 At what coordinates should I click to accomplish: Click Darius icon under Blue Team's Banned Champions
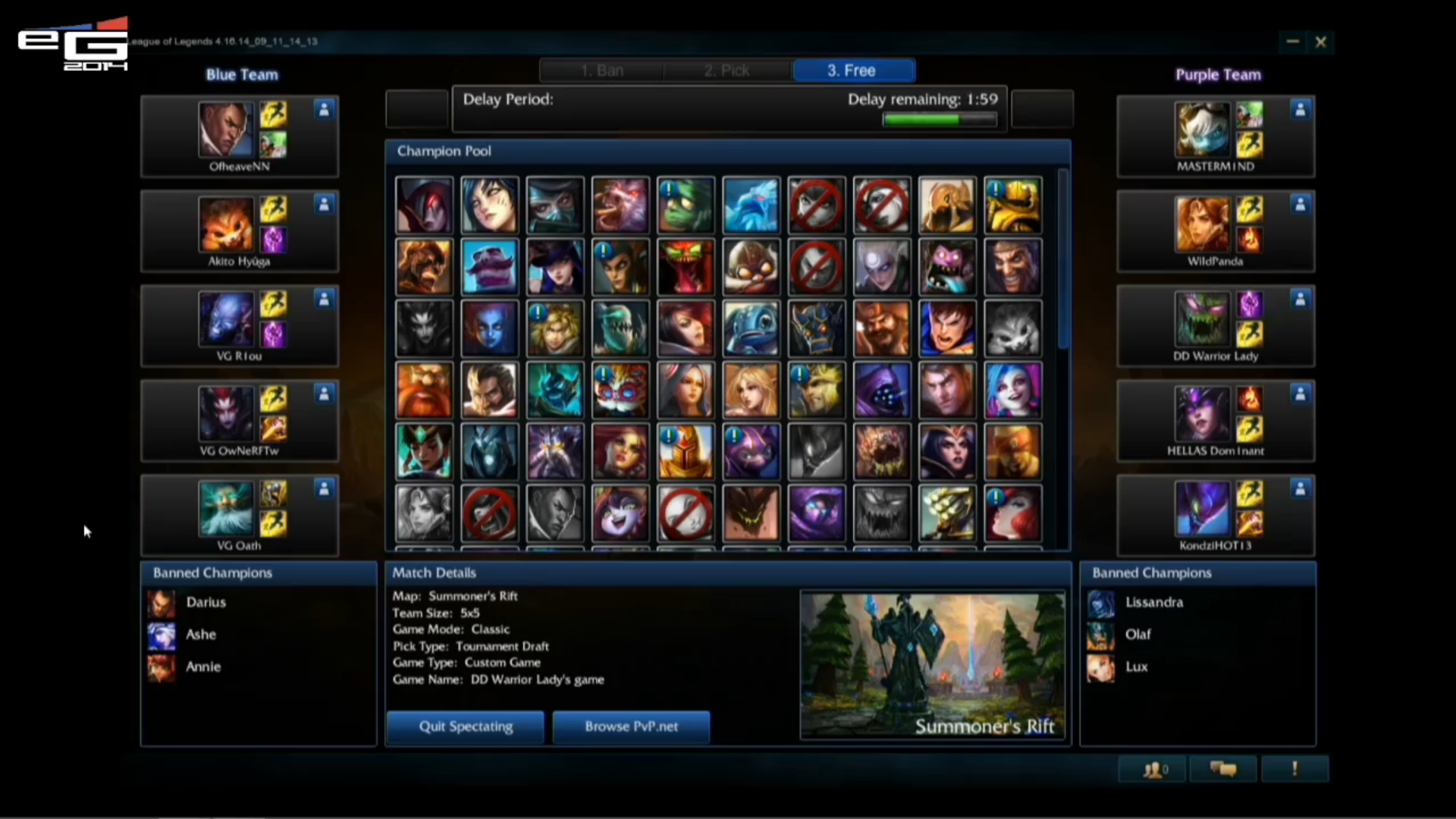[x=161, y=603]
